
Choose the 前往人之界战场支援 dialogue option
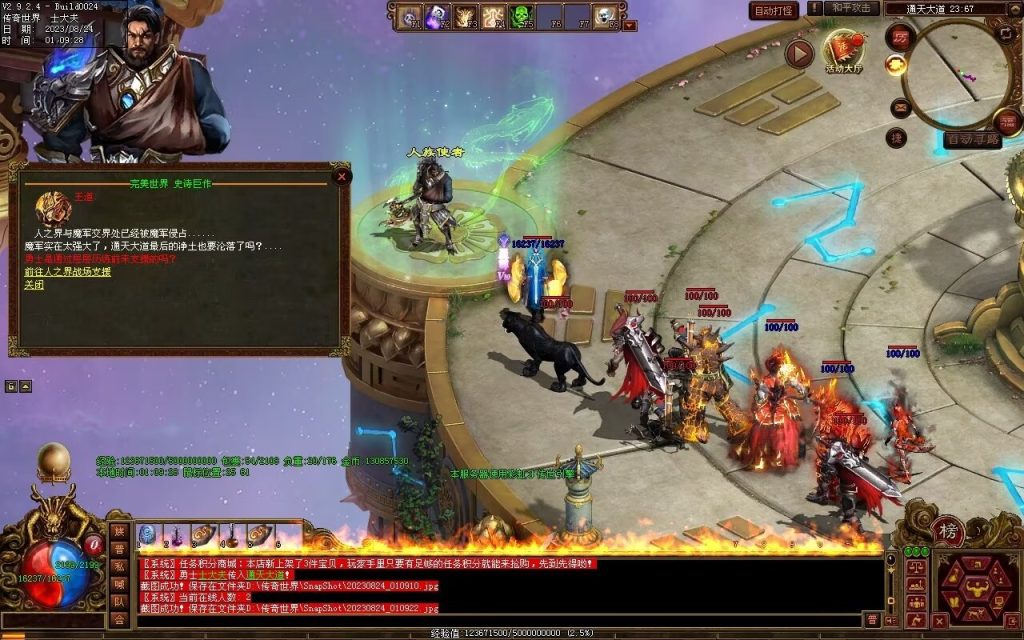pyautogui.click(x=67, y=272)
